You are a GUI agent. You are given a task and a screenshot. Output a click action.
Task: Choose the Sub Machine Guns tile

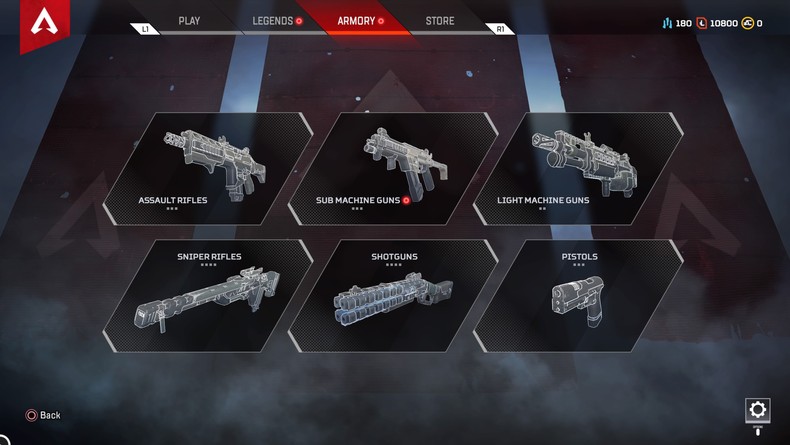[x=393, y=168]
